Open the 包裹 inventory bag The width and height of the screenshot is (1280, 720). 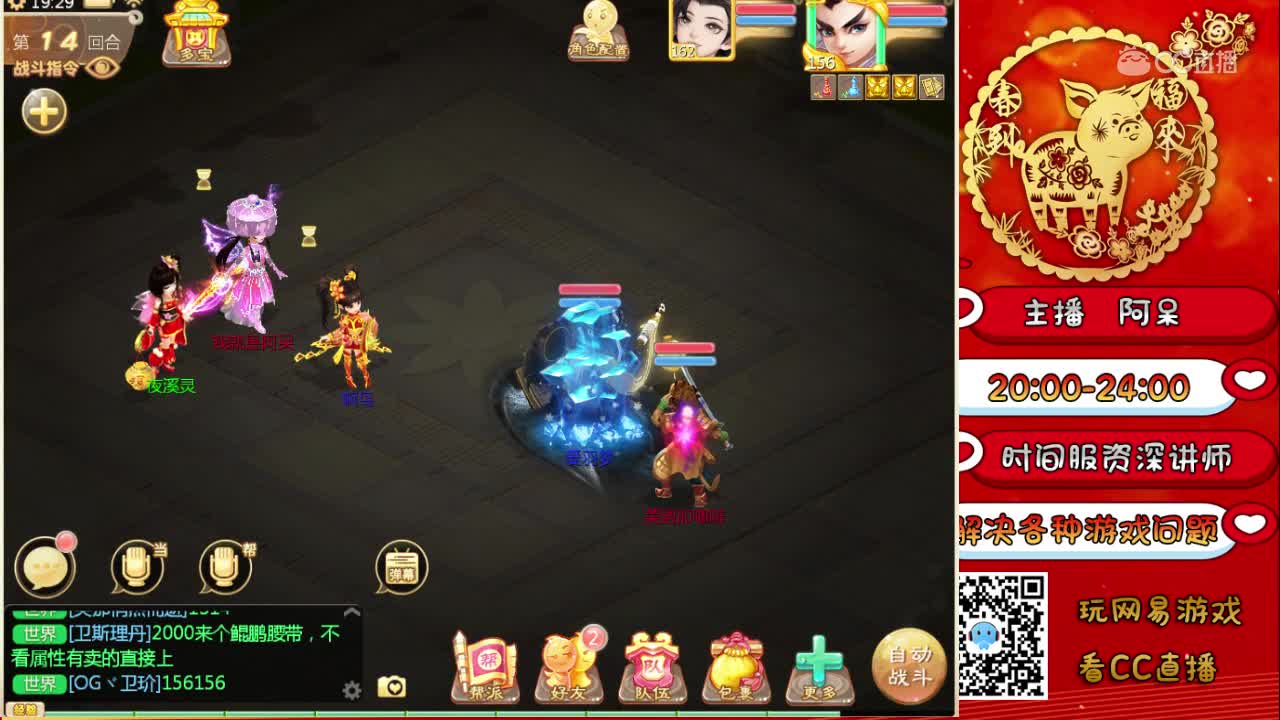point(737,660)
